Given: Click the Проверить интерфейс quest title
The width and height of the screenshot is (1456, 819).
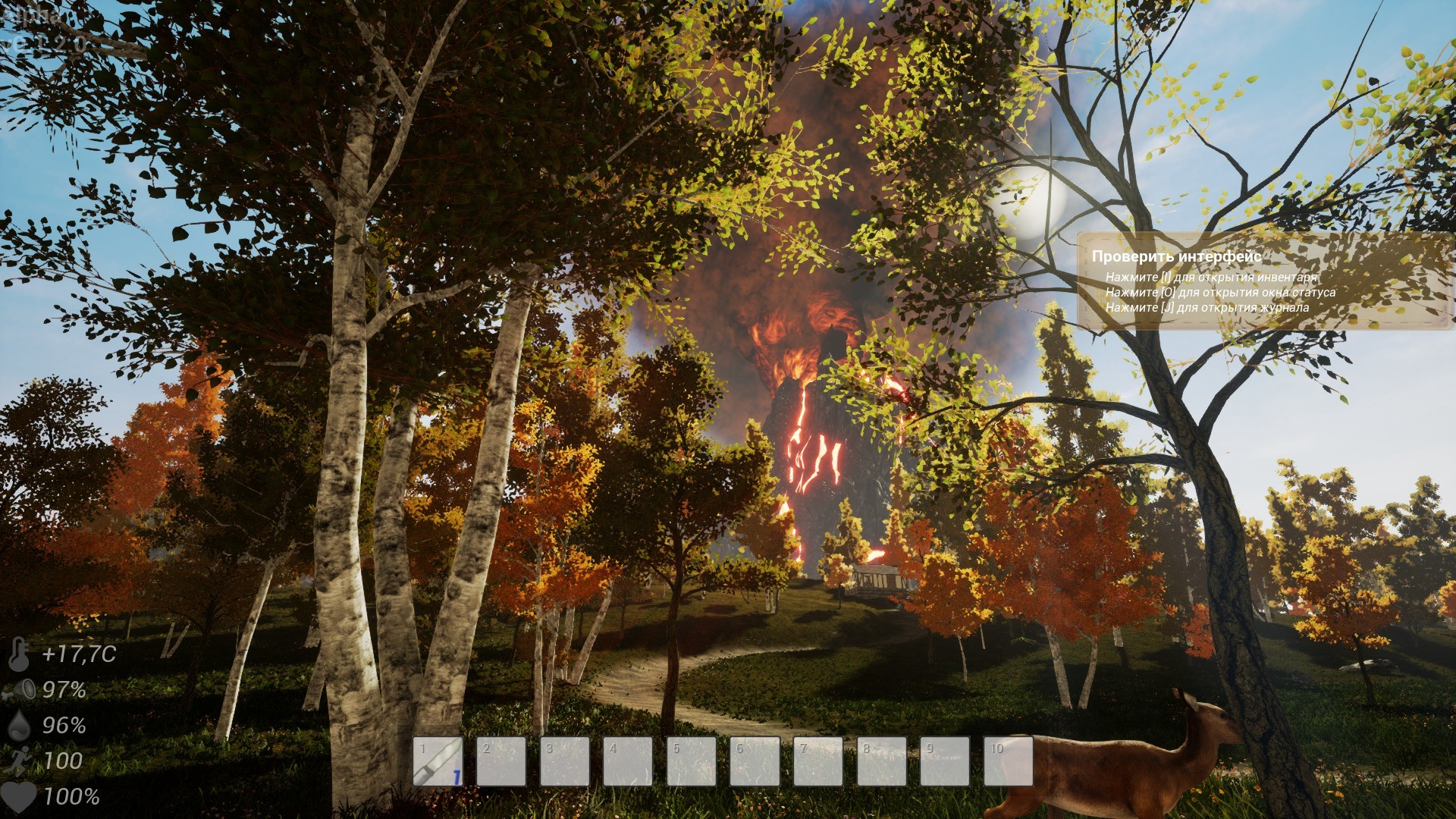Looking at the screenshot, I should click(1176, 258).
